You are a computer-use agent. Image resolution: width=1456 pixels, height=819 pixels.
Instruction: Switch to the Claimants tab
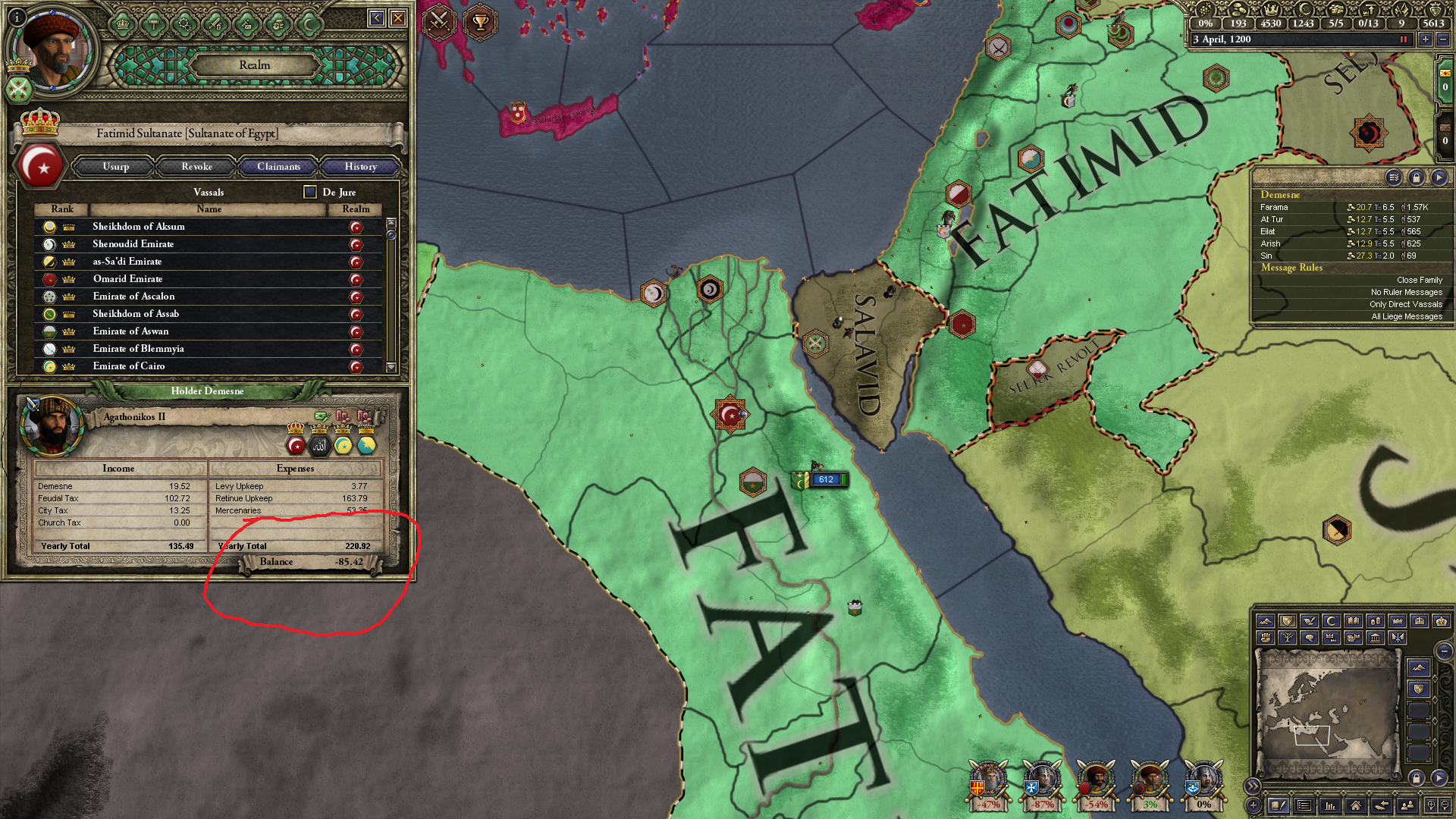[x=278, y=167]
